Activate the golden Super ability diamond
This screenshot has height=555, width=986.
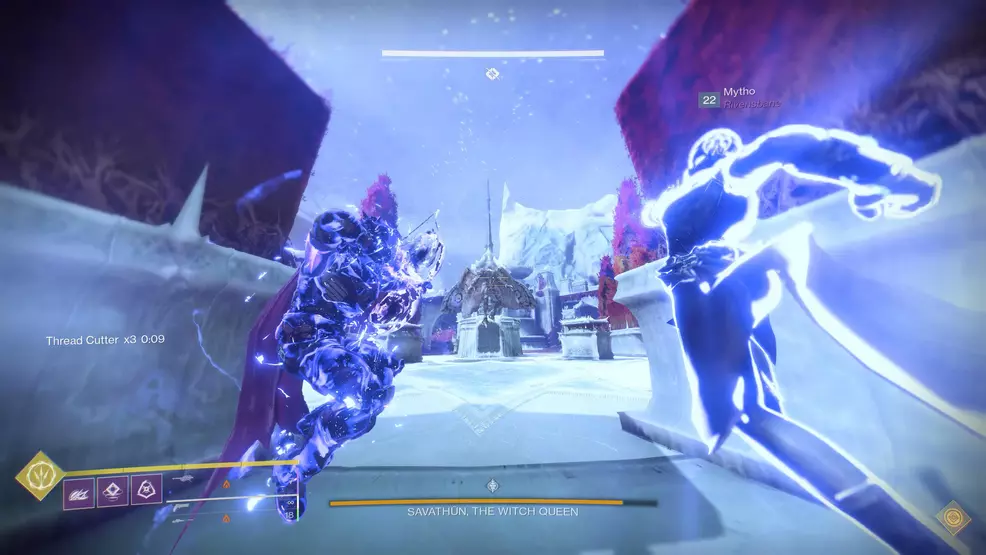(40, 475)
